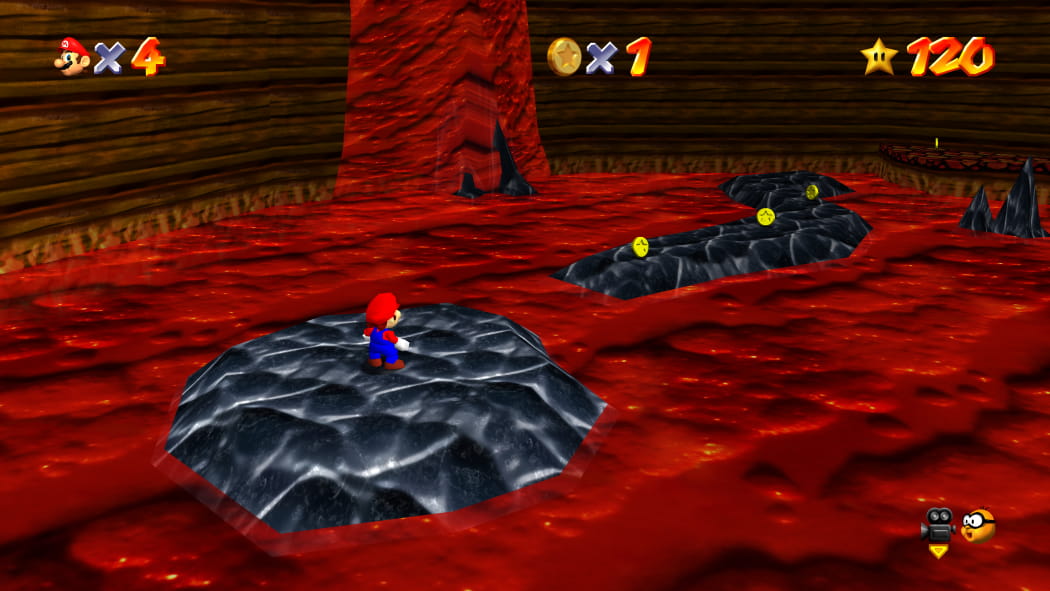
Task: Click the Mario head lives icon
Action: click(71, 56)
